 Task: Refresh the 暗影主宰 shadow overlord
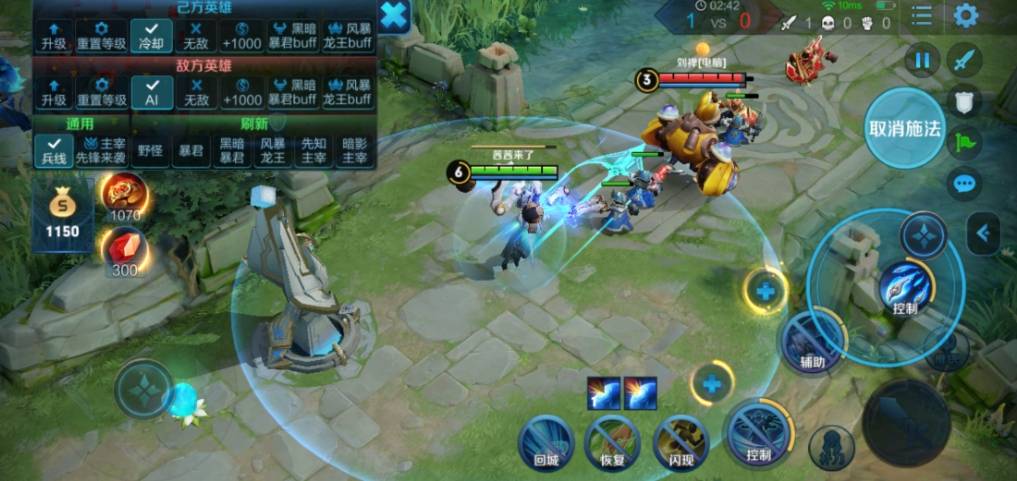click(354, 150)
